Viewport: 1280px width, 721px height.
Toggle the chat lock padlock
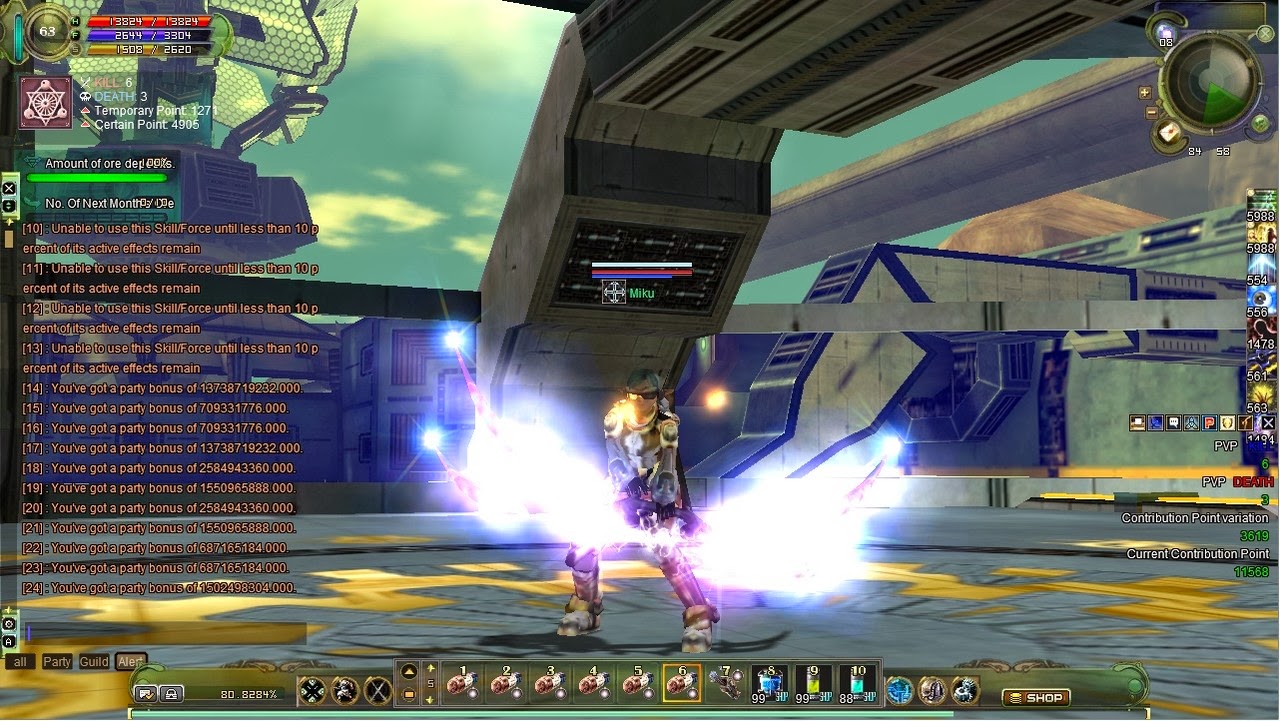tap(172, 694)
